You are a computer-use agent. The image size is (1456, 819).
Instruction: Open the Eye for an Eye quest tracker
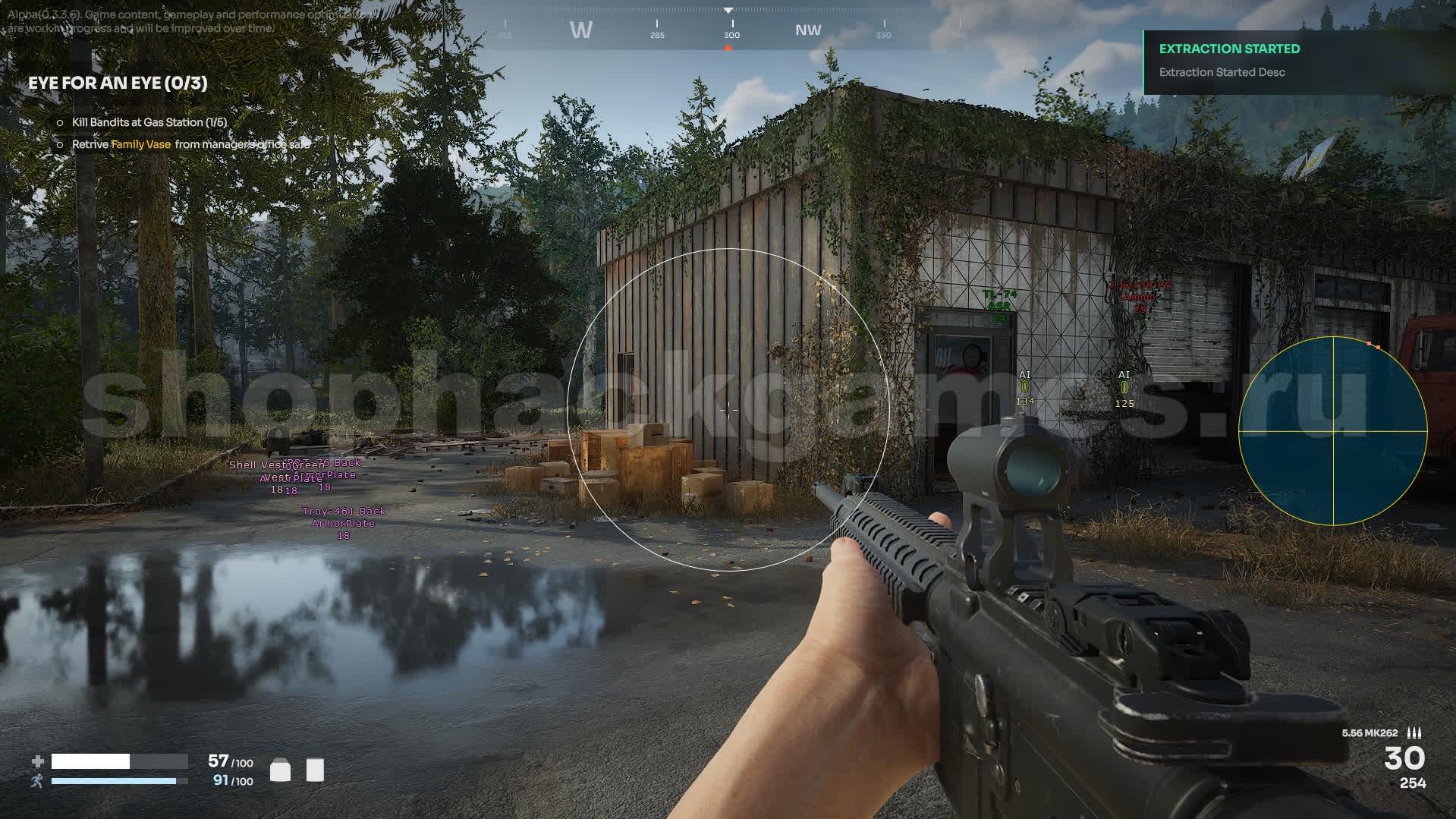[x=118, y=83]
